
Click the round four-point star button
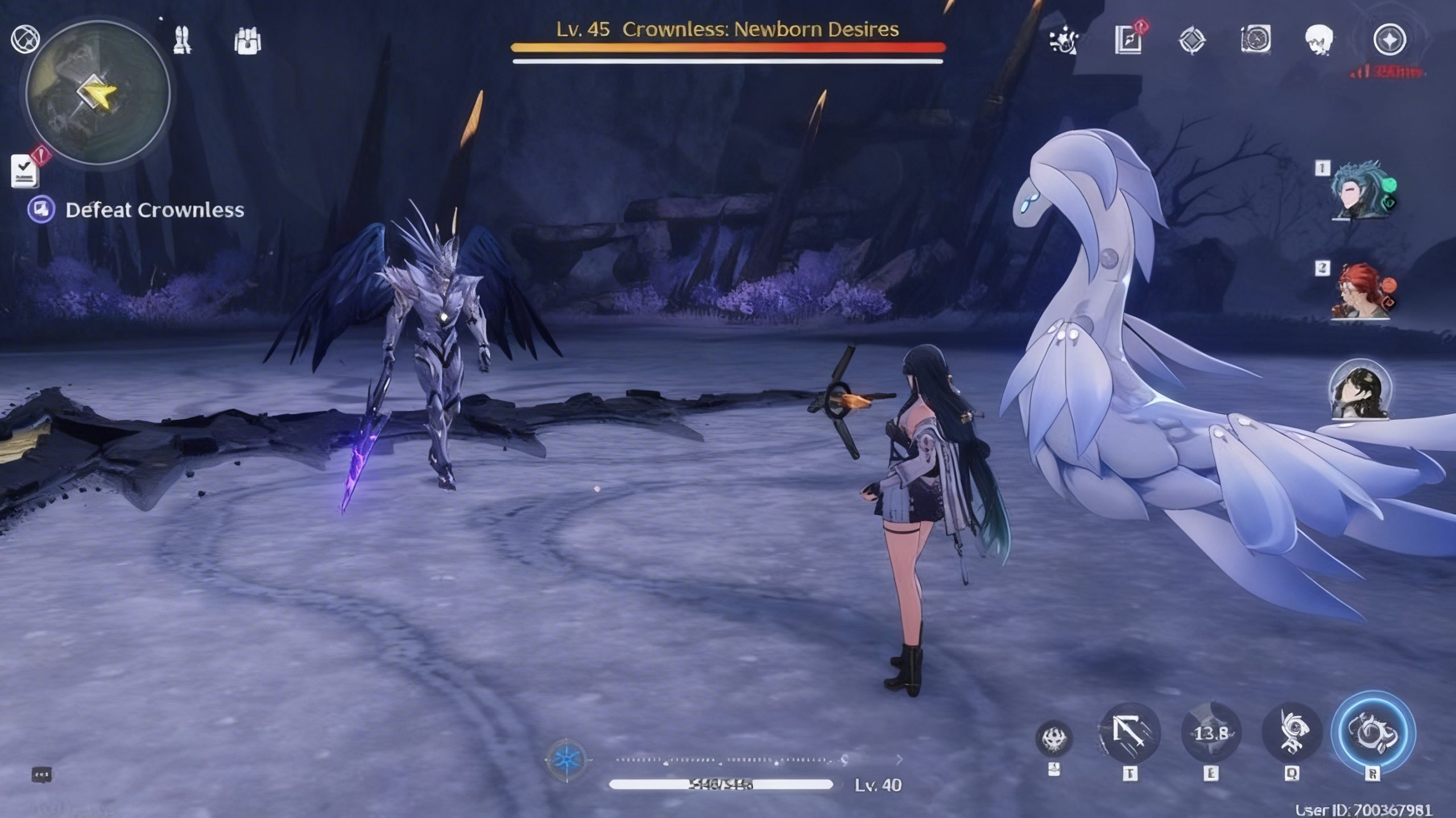[x=1389, y=40]
